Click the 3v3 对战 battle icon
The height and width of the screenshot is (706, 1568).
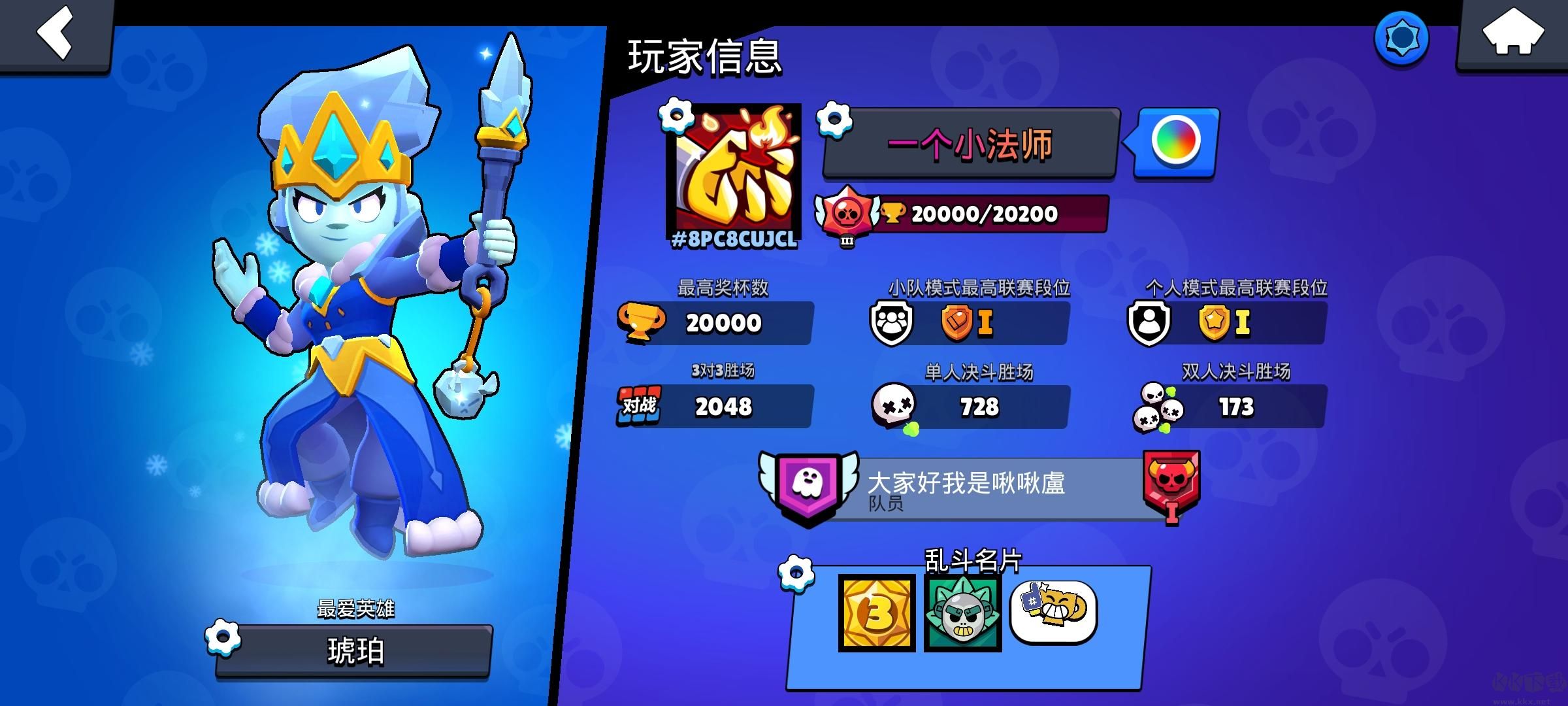[x=641, y=405]
